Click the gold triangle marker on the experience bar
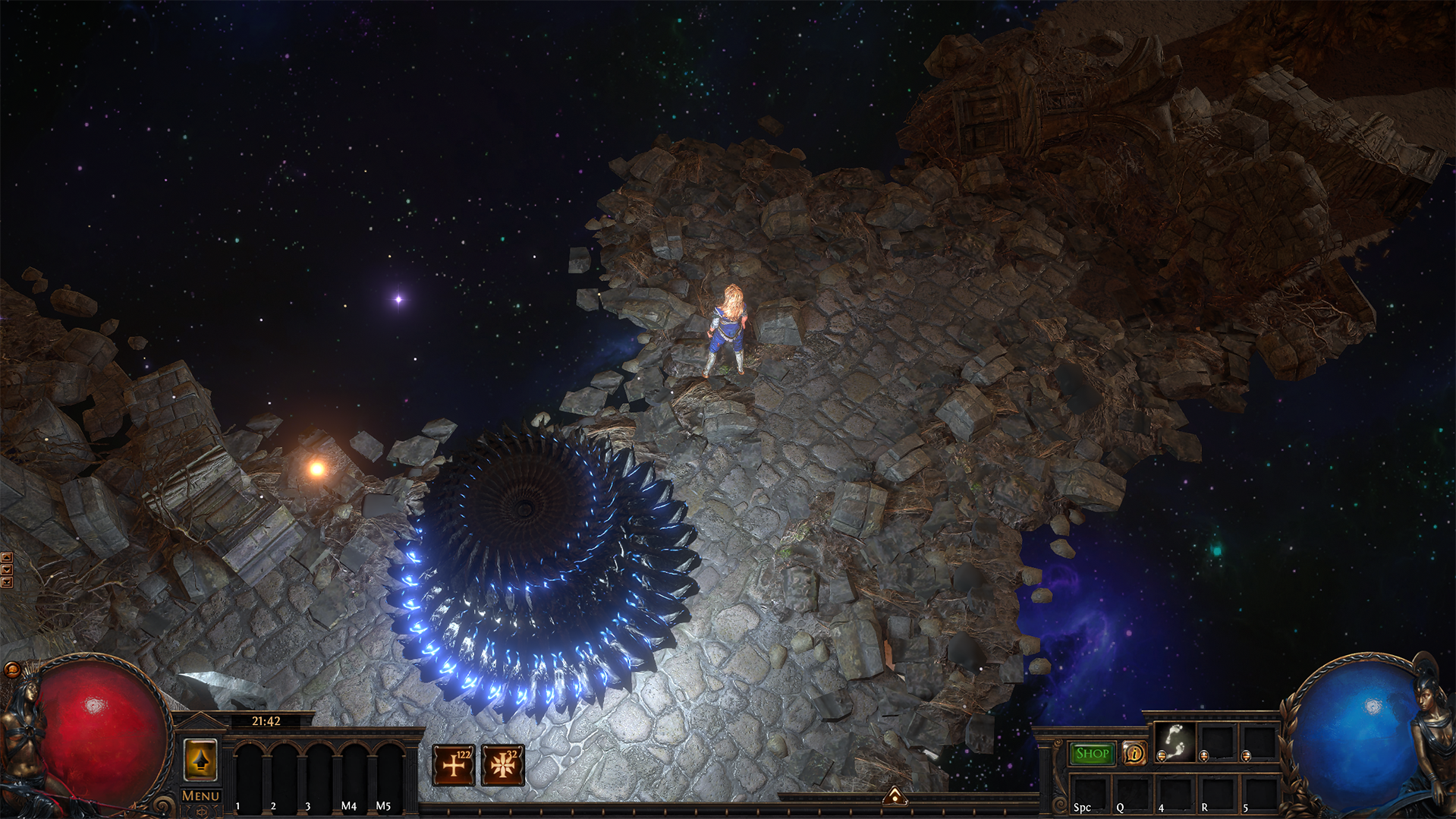The height and width of the screenshot is (819, 1456). [x=895, y=795]
